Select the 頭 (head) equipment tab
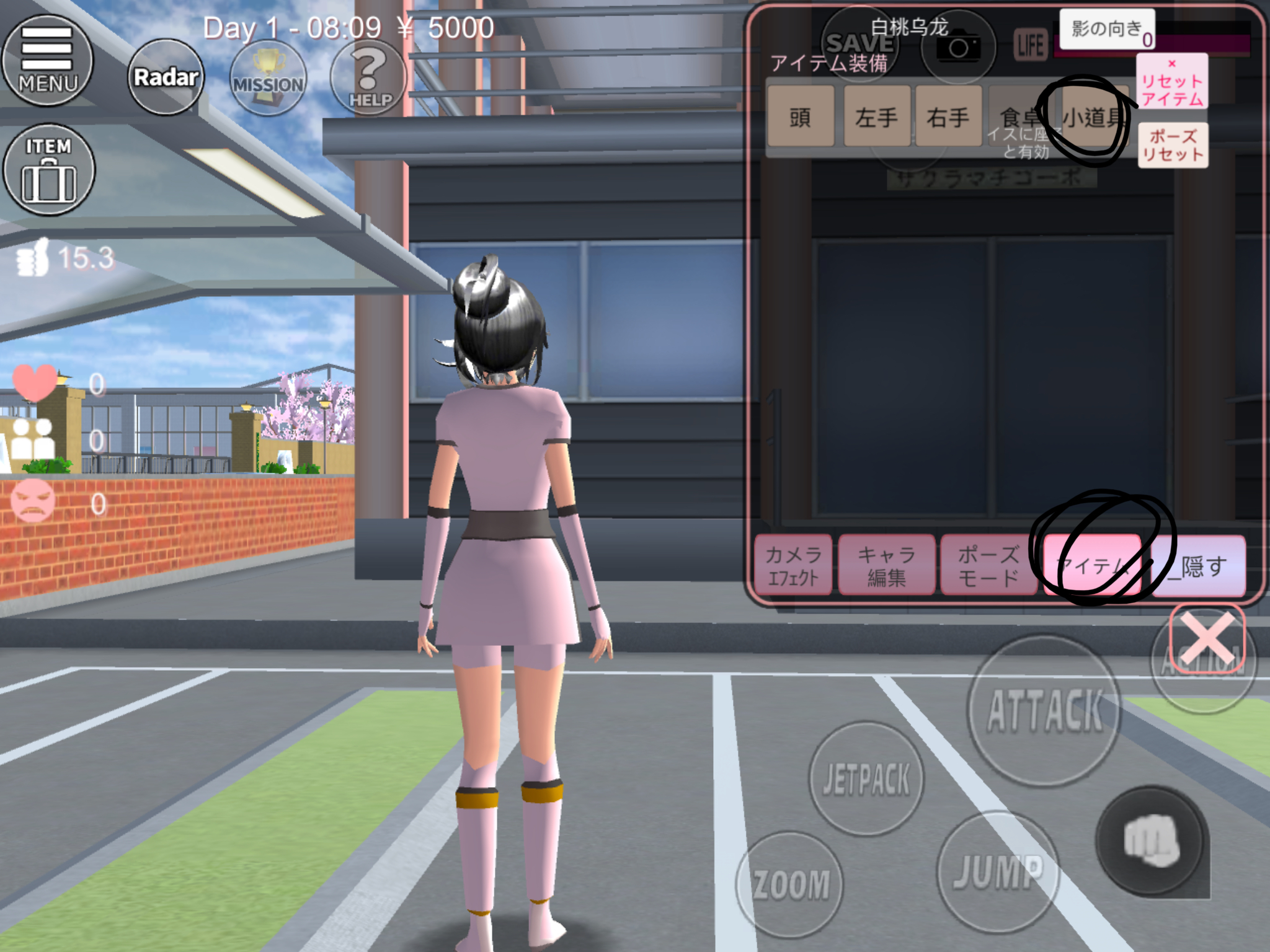 [800, 117]
